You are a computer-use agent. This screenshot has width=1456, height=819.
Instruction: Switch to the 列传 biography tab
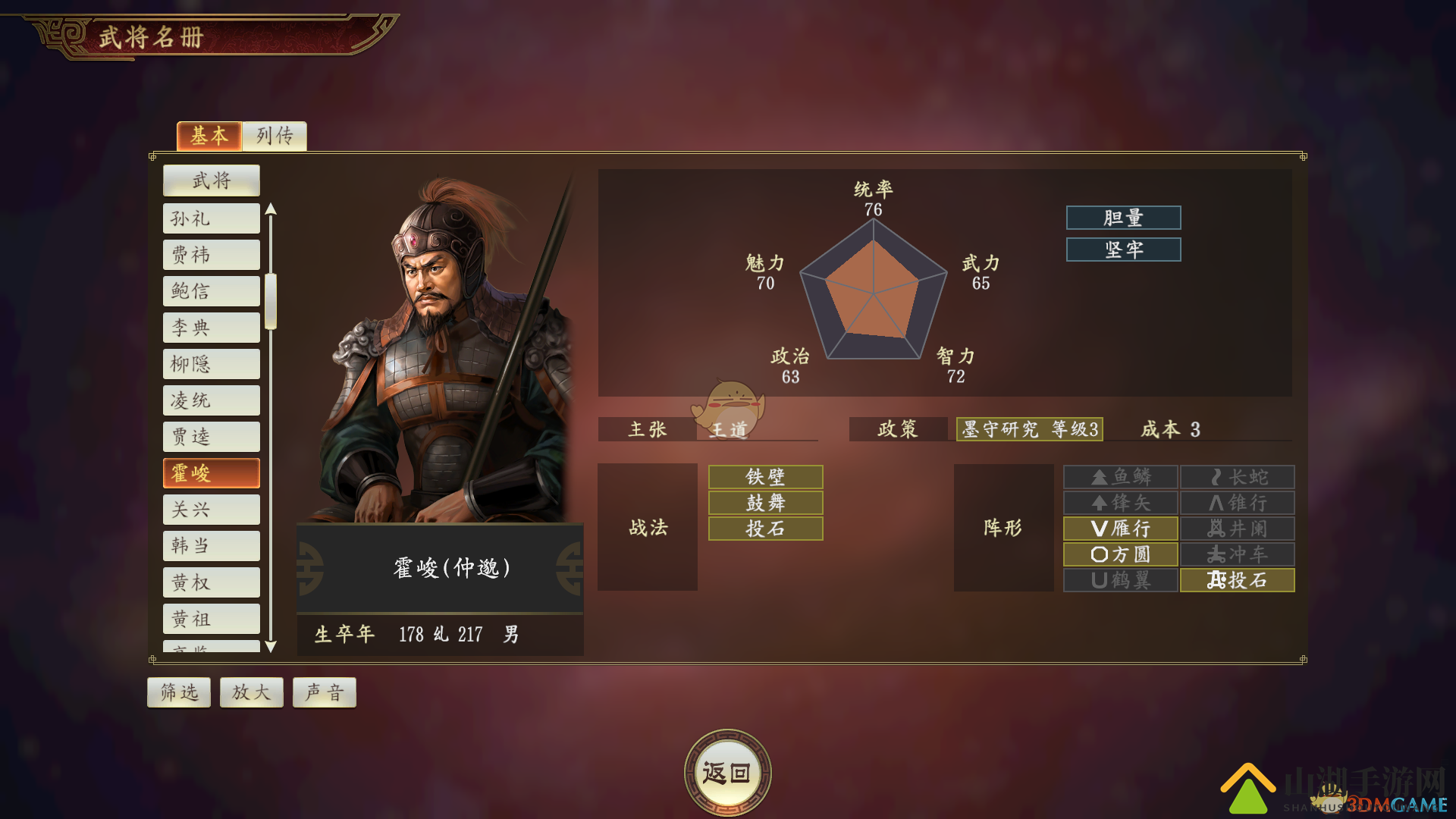[x=275, y=136]
